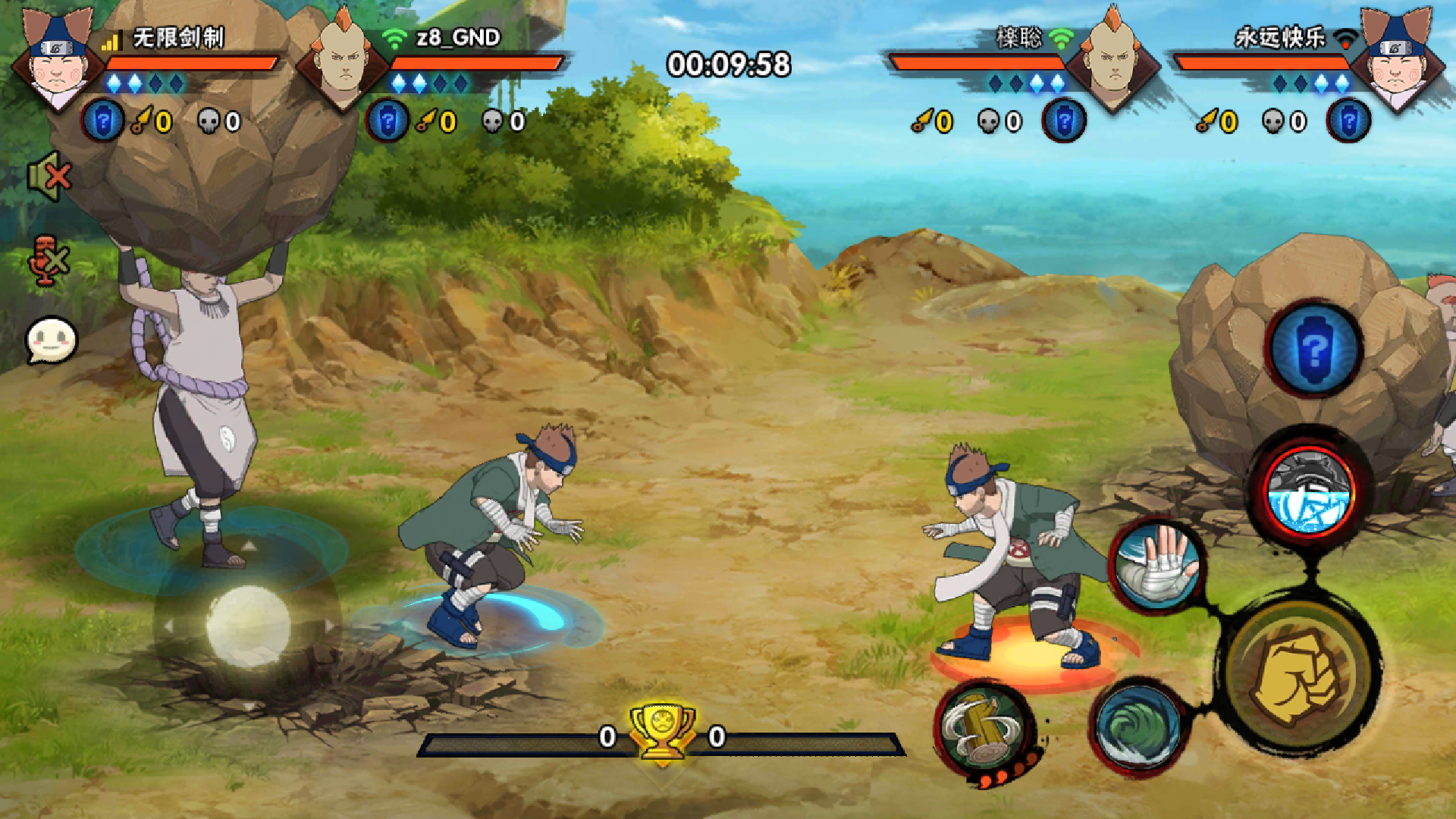The width and height of the screenshot is (1456, 819).
Task: Select player 永远快乐's portrait
Action: pyautogui.click(x=1397, y=59)
